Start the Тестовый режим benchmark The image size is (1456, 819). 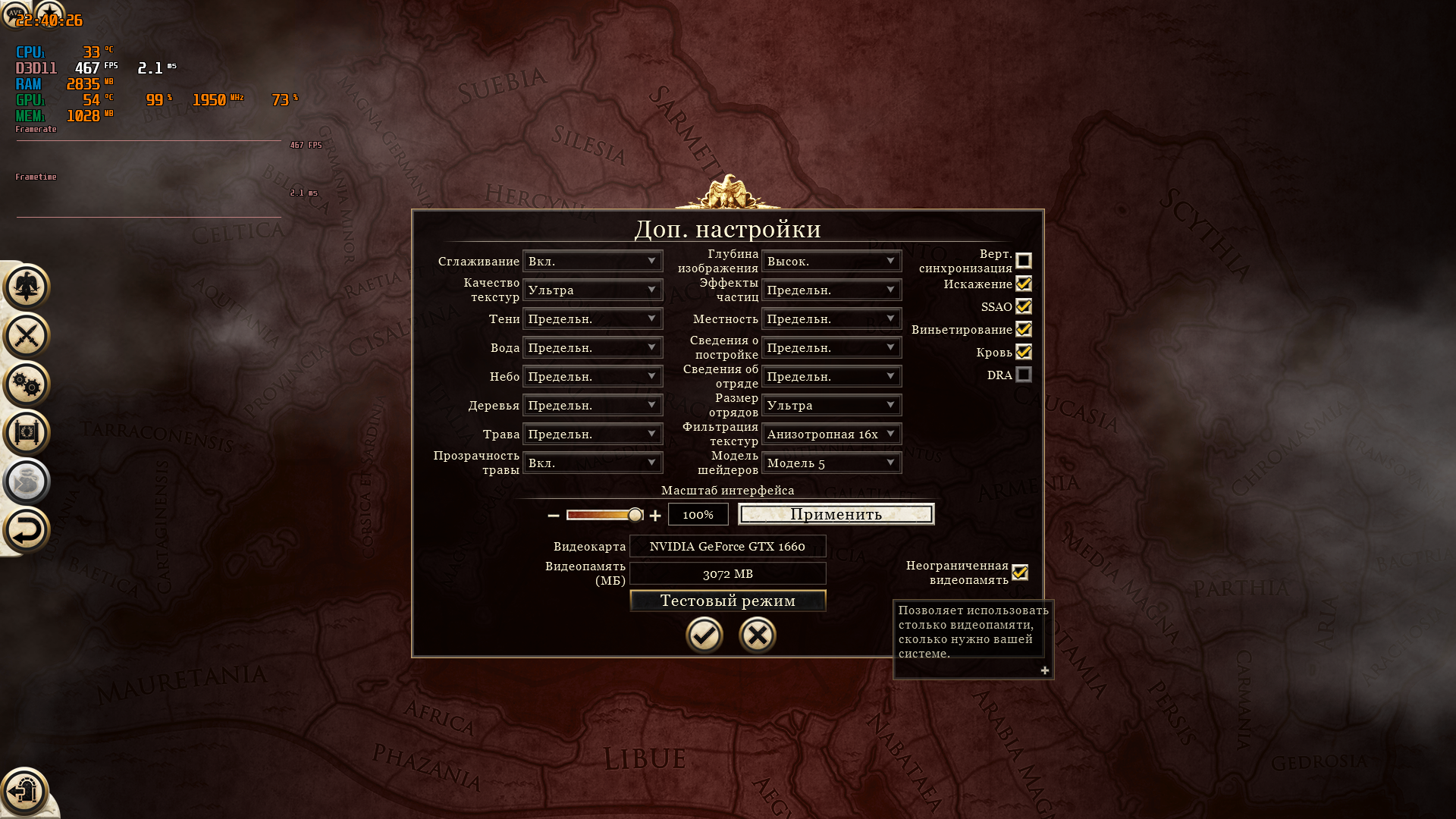click(x=727, y=601)
